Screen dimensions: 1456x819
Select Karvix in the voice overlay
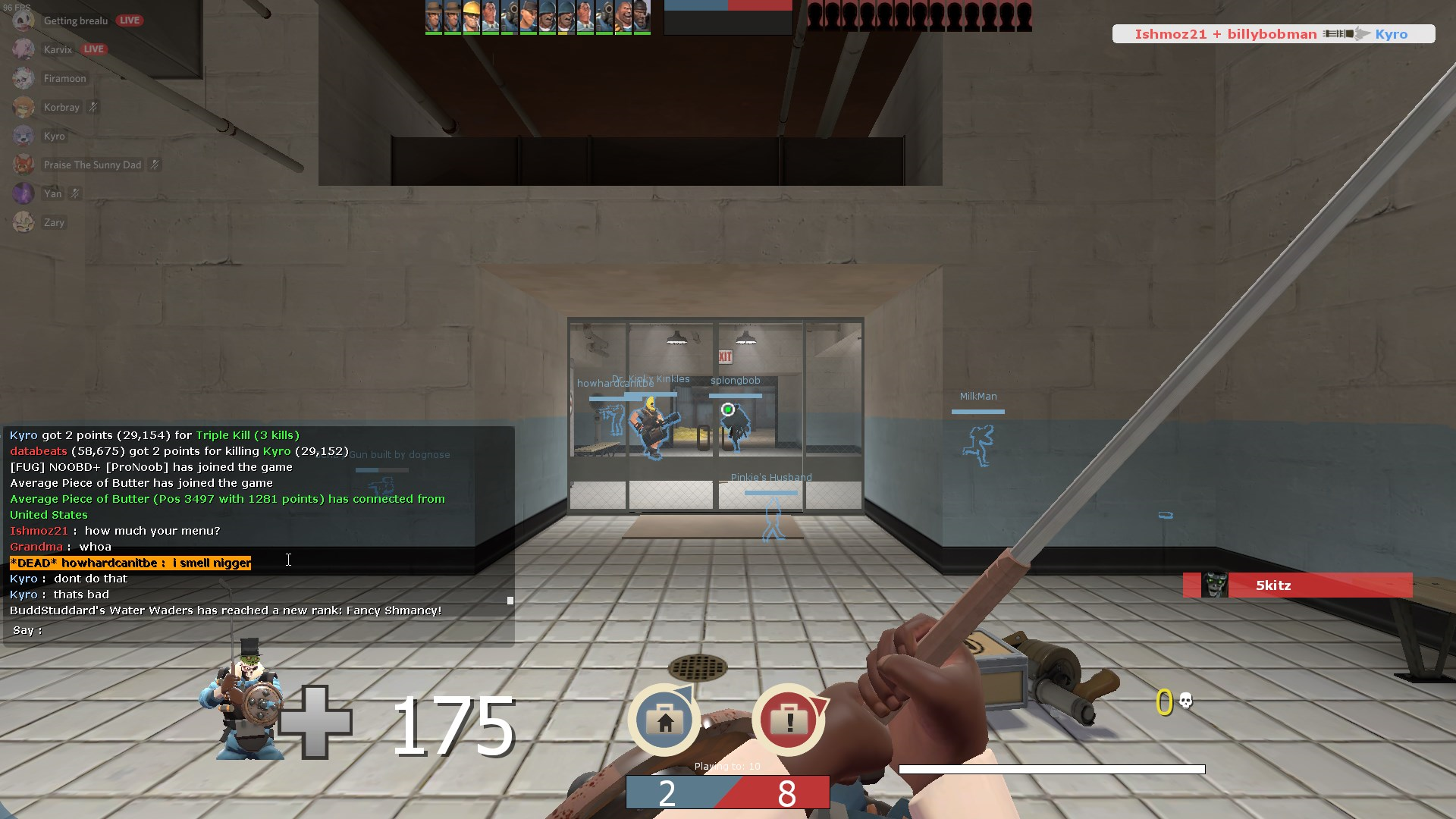[58, 49]
